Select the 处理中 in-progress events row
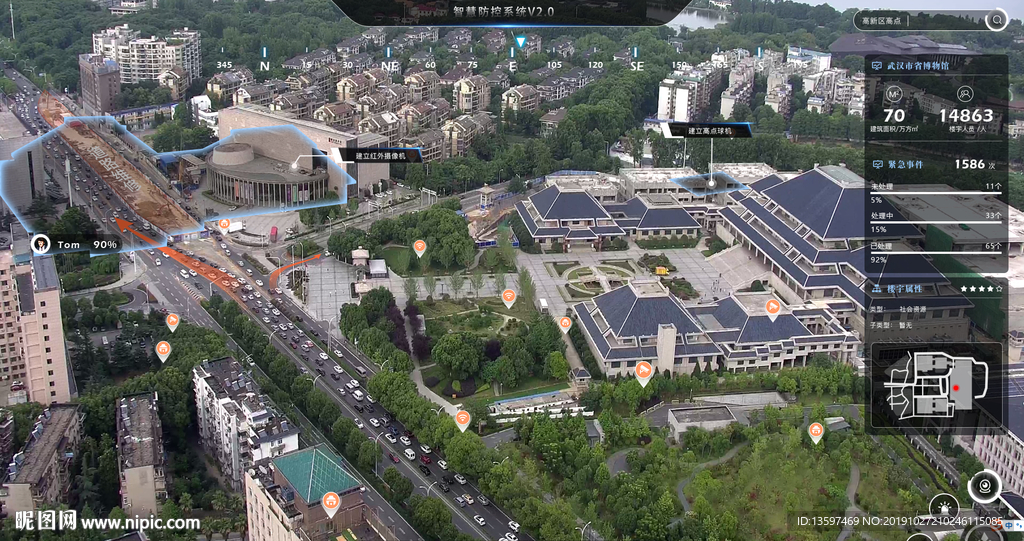 click(x=935, y=215)
